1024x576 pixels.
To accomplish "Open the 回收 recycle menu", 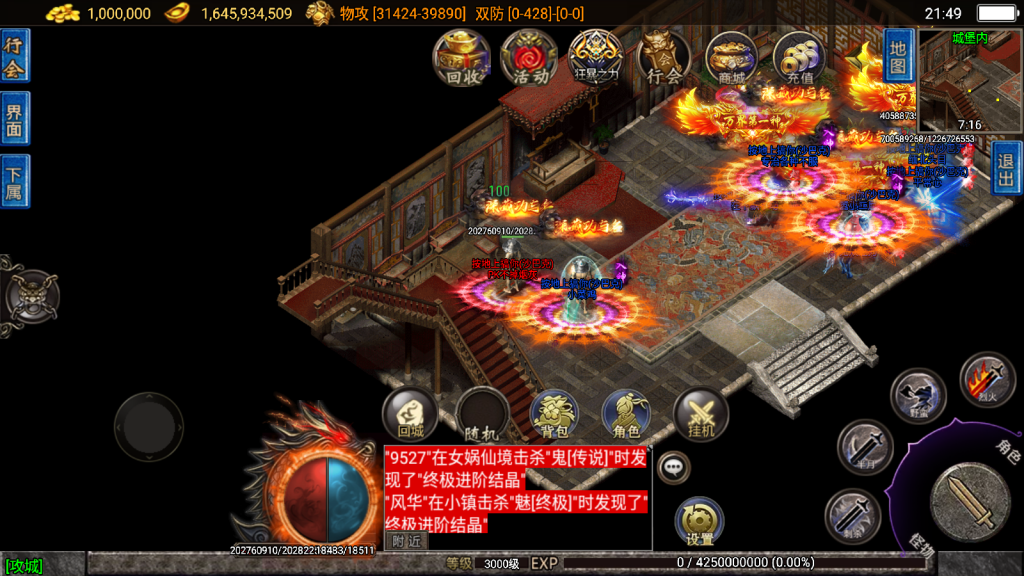I will tap(461, 57).
